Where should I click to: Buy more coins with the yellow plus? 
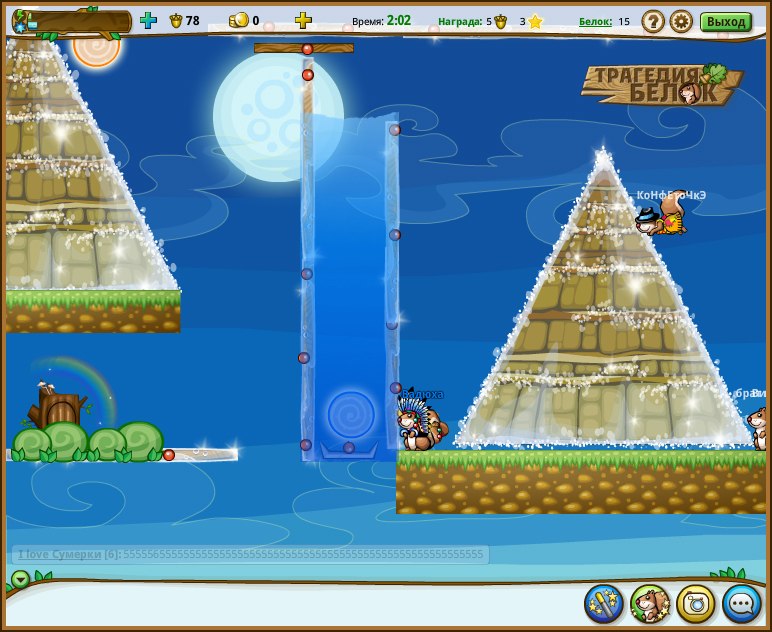(x=303, y=20)
